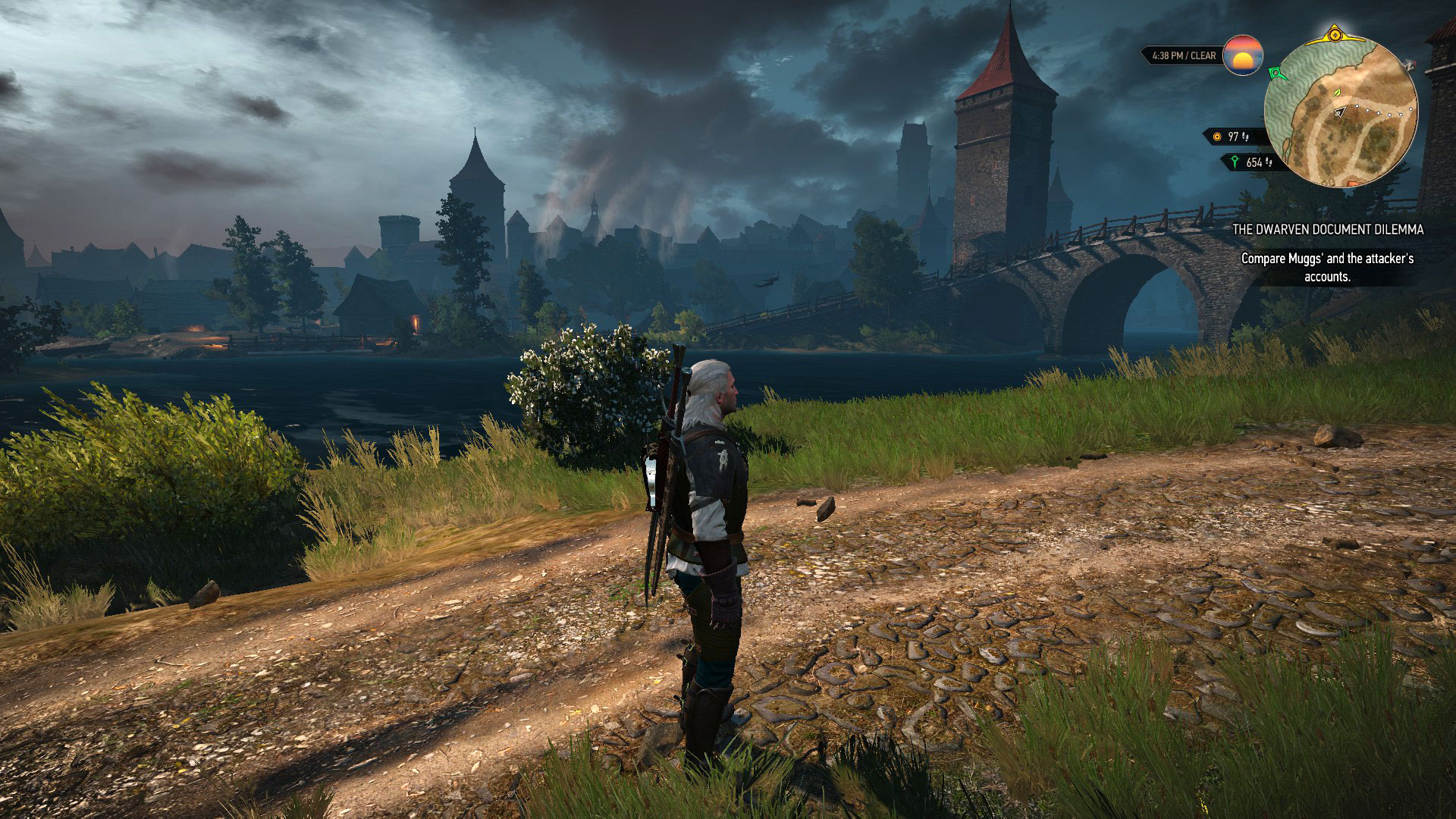The height and width of the screenshot is (819, 1456).
Task: Click the orange building marker on lower minimap
Action: click(1352, 183)
